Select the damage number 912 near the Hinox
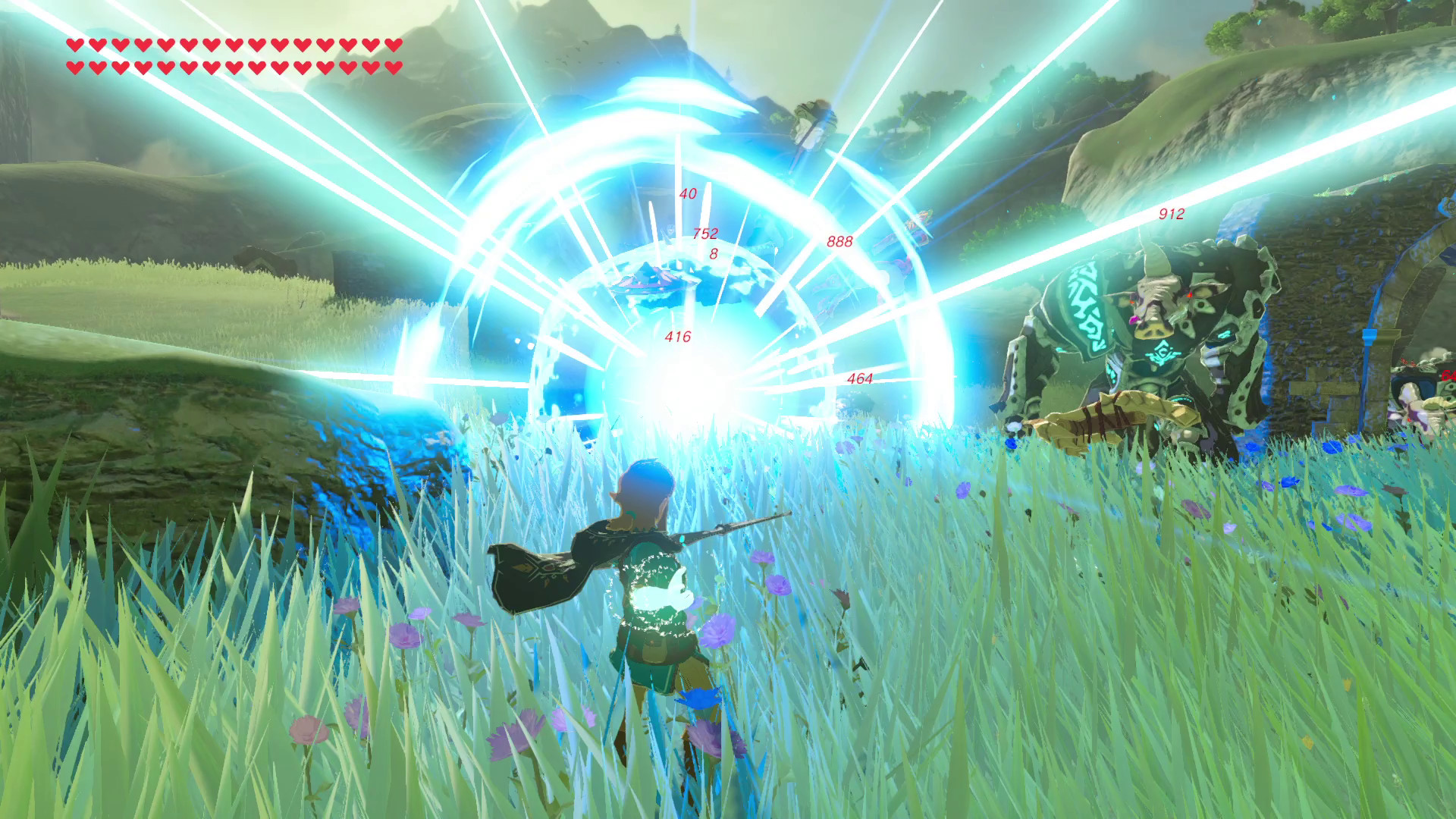The height and width of the screenshot is (819, 1456). point(1170,215)
